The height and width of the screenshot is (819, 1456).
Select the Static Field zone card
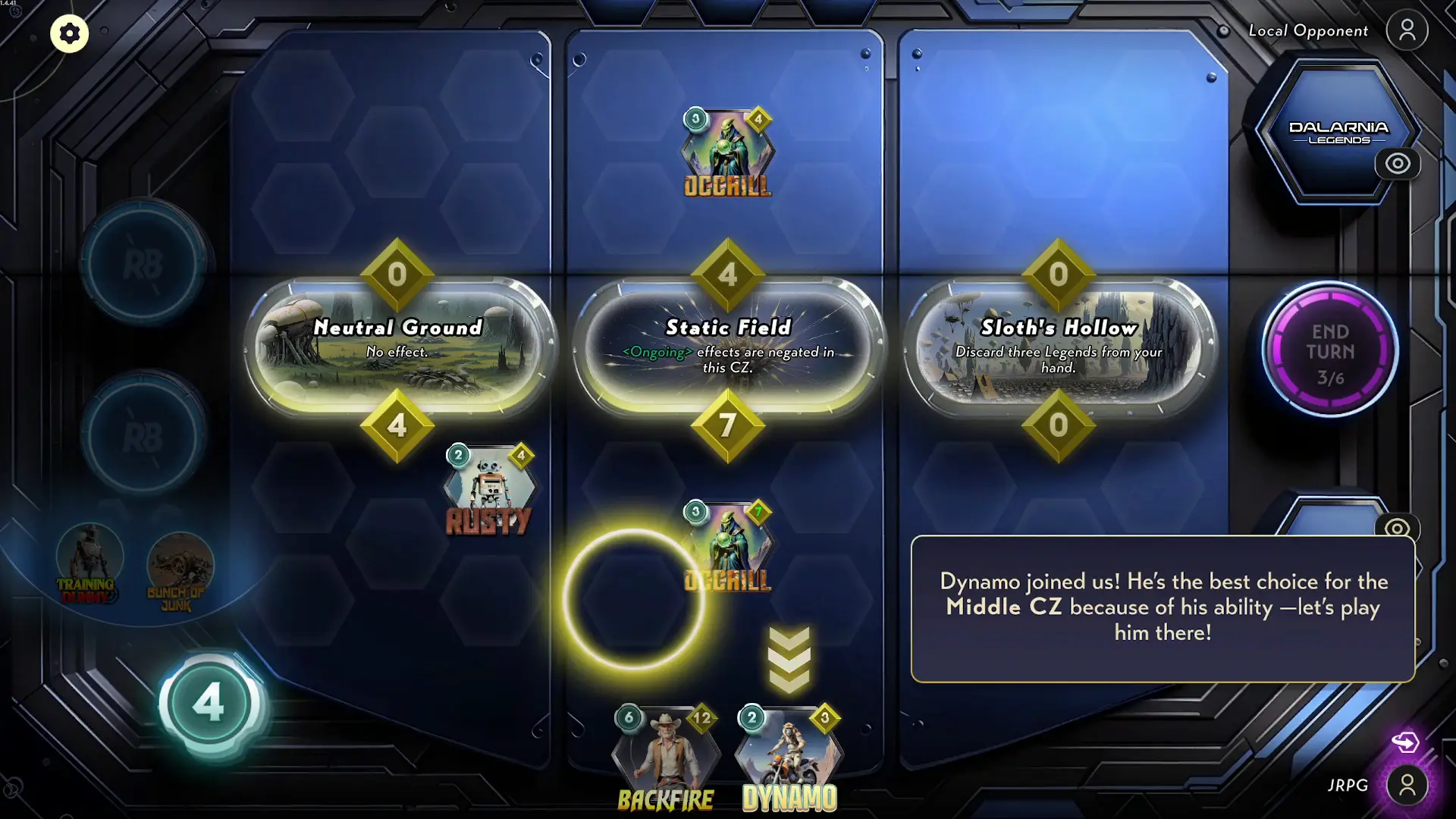[x=728, y=341]
